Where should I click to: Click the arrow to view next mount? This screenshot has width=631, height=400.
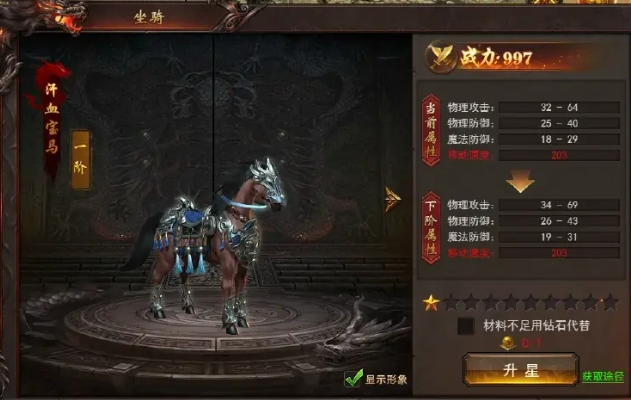click(393, 199)
